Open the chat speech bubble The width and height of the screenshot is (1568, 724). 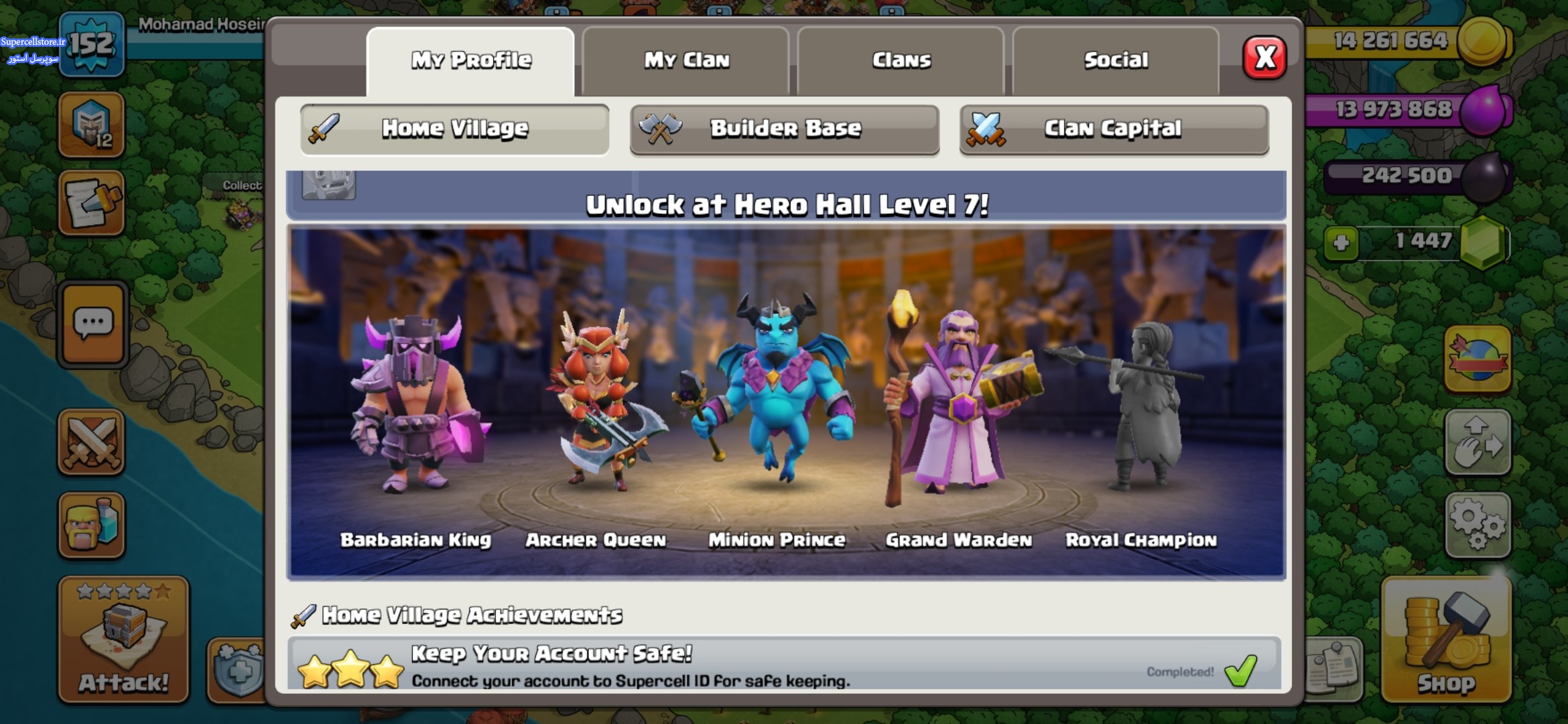coord(92,324)
